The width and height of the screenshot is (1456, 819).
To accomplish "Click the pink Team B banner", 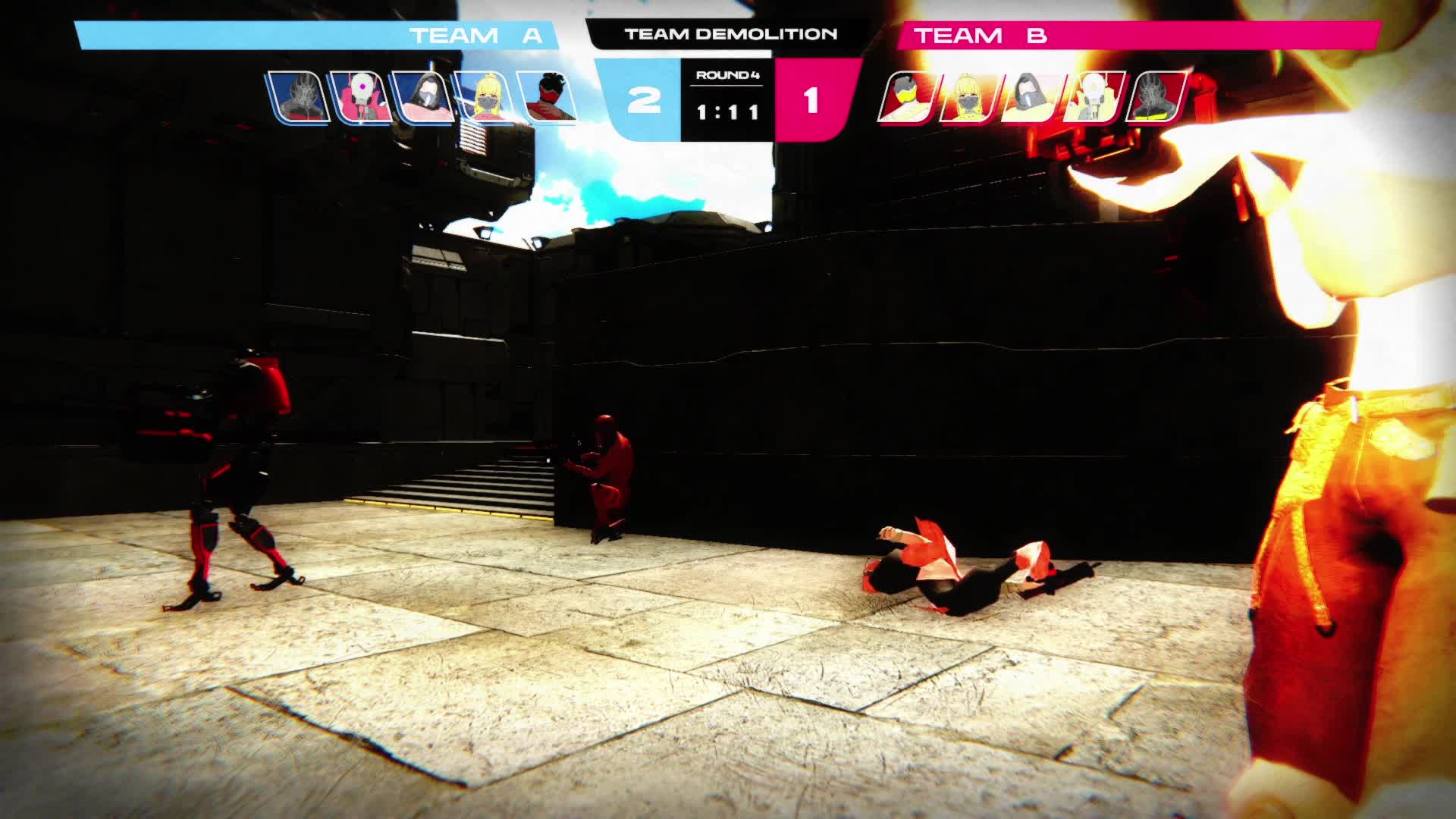I will [x=1137, y=36].
